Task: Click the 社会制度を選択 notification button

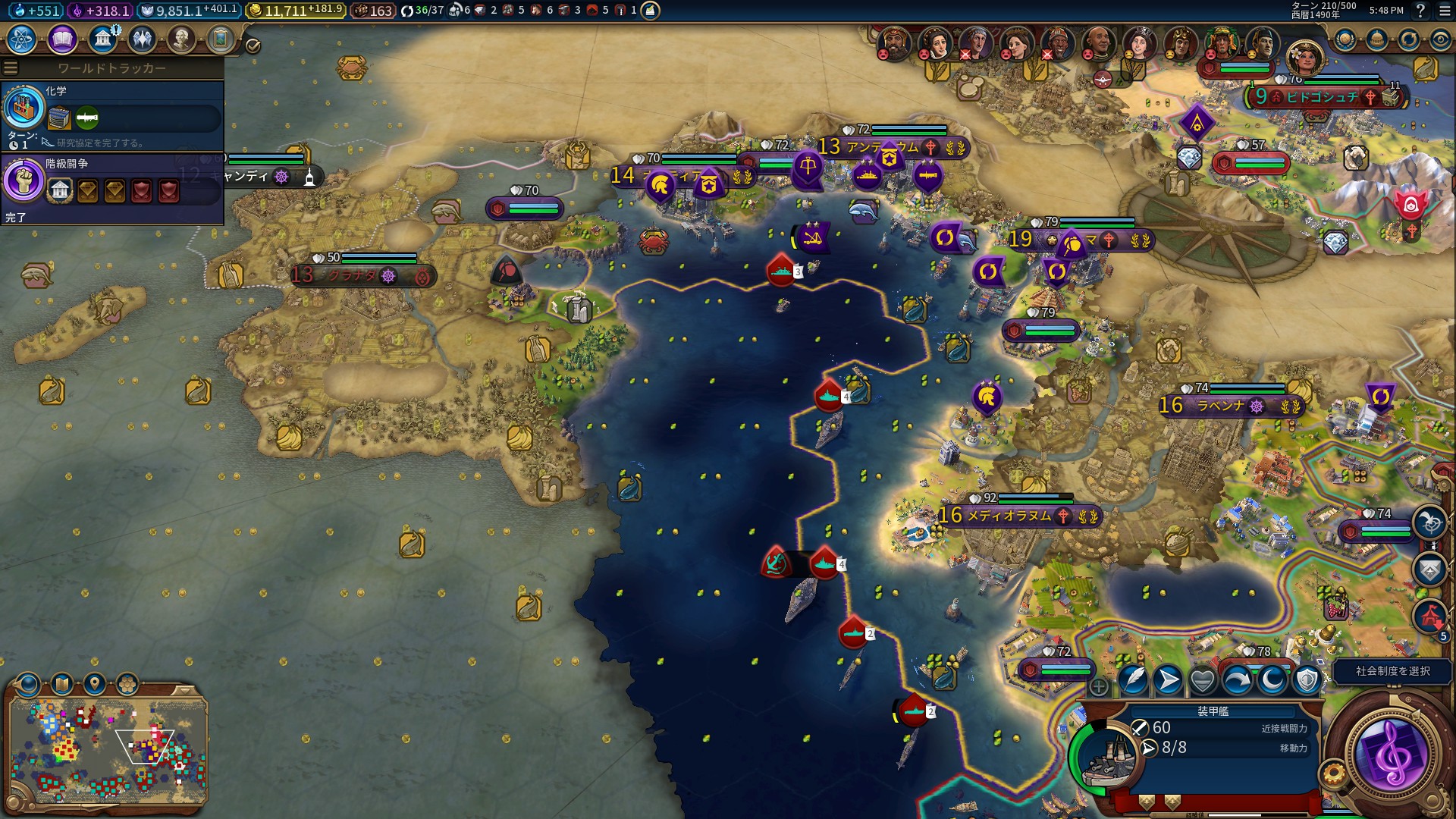Action: (1392, 671)
